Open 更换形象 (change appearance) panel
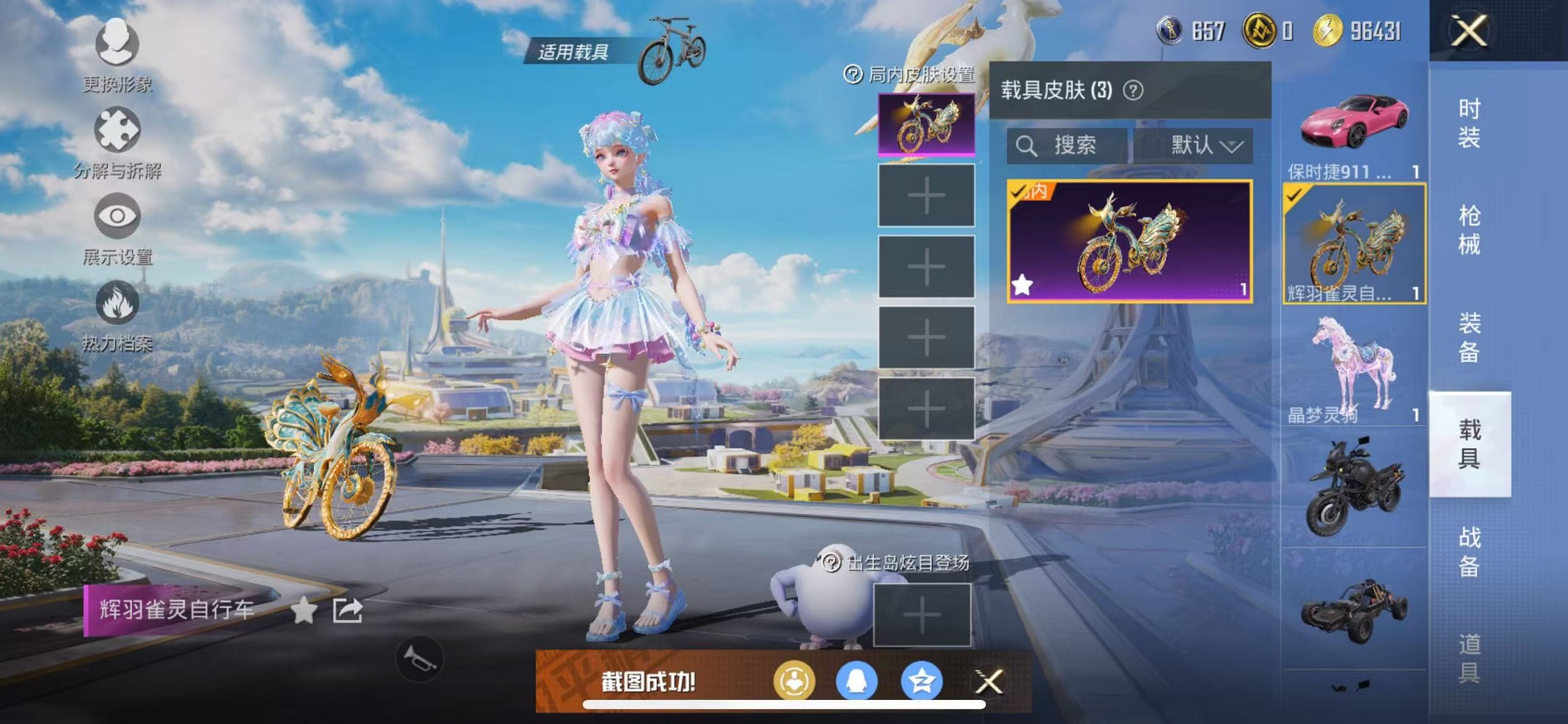Image resolution: width=1568 pixels, height=724 pixels. 117,45
